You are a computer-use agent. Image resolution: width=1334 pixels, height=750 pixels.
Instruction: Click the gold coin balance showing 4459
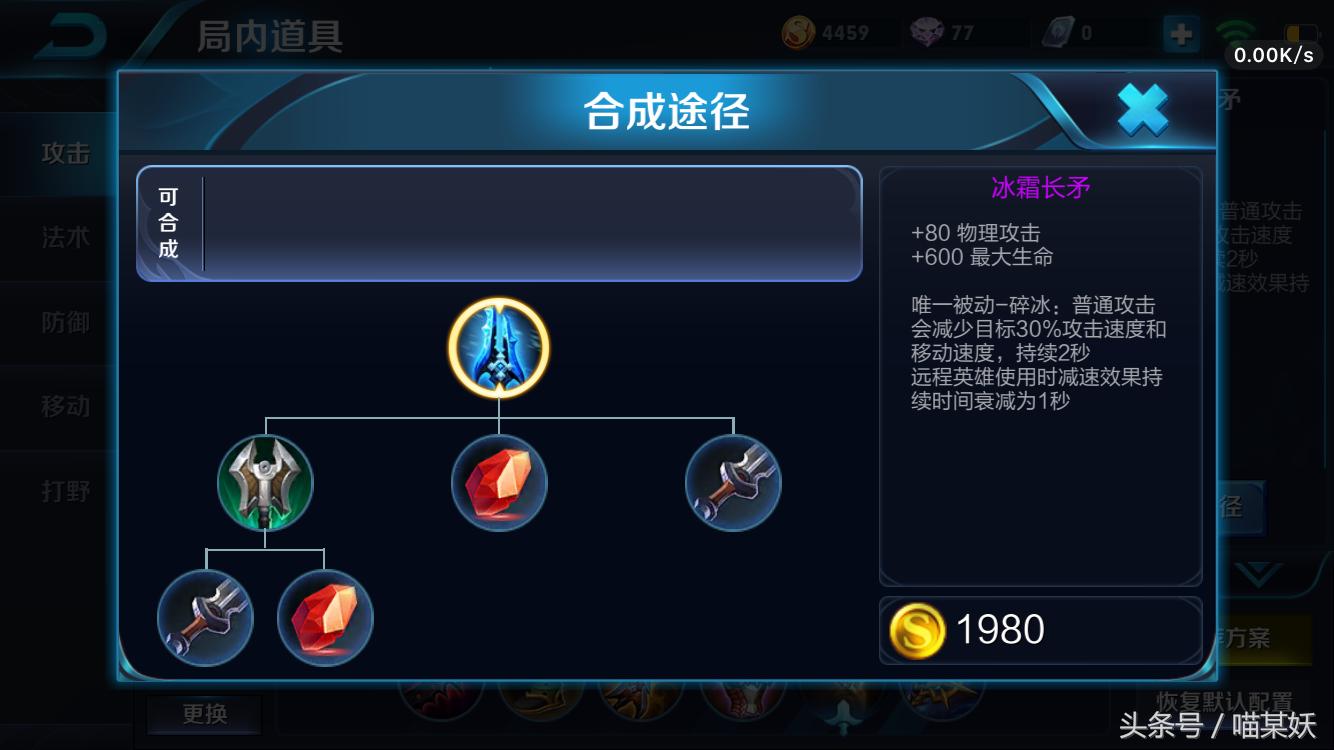click(800, 31)
